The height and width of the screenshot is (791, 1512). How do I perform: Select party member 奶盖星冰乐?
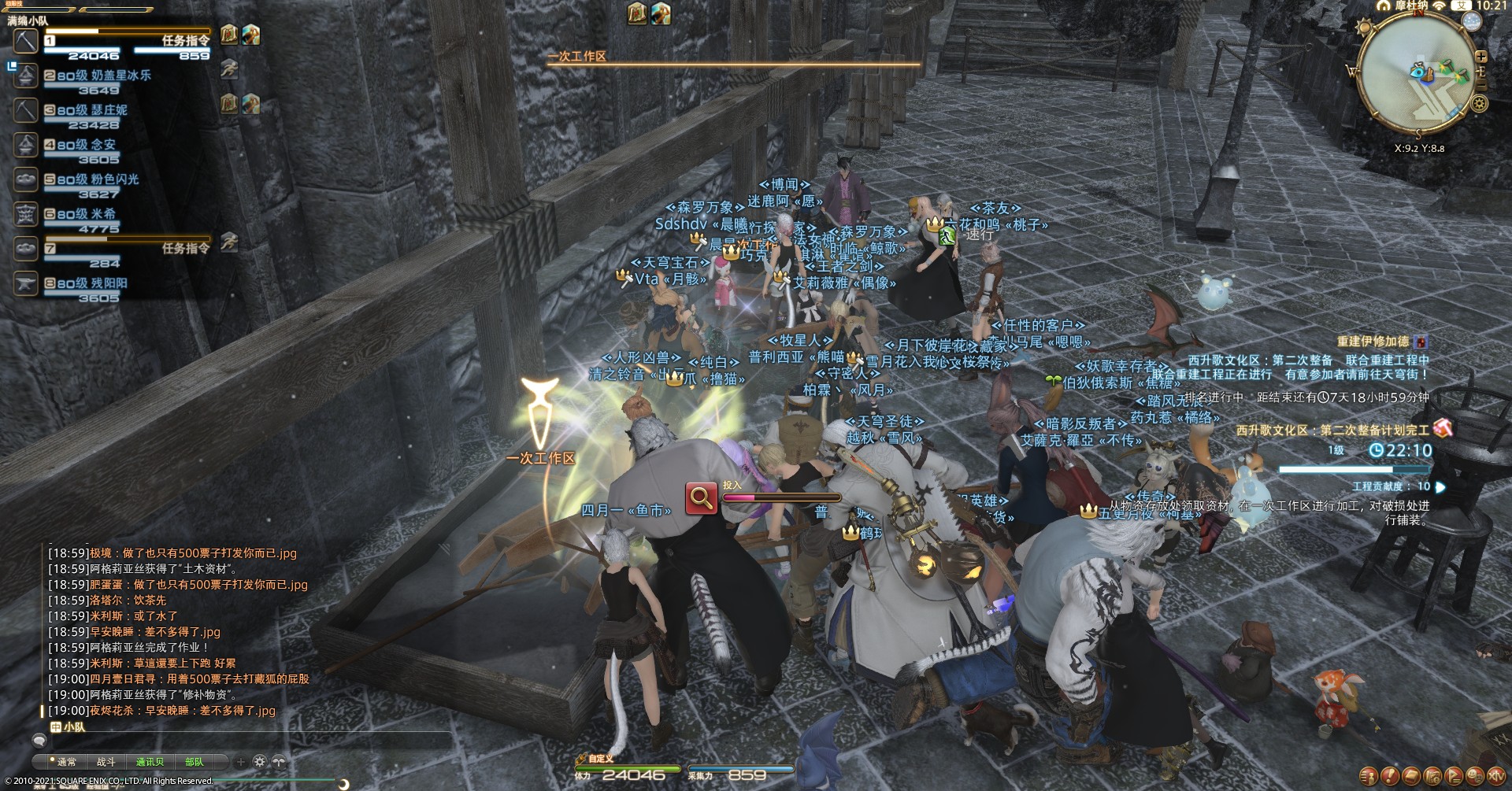[120, 76]
